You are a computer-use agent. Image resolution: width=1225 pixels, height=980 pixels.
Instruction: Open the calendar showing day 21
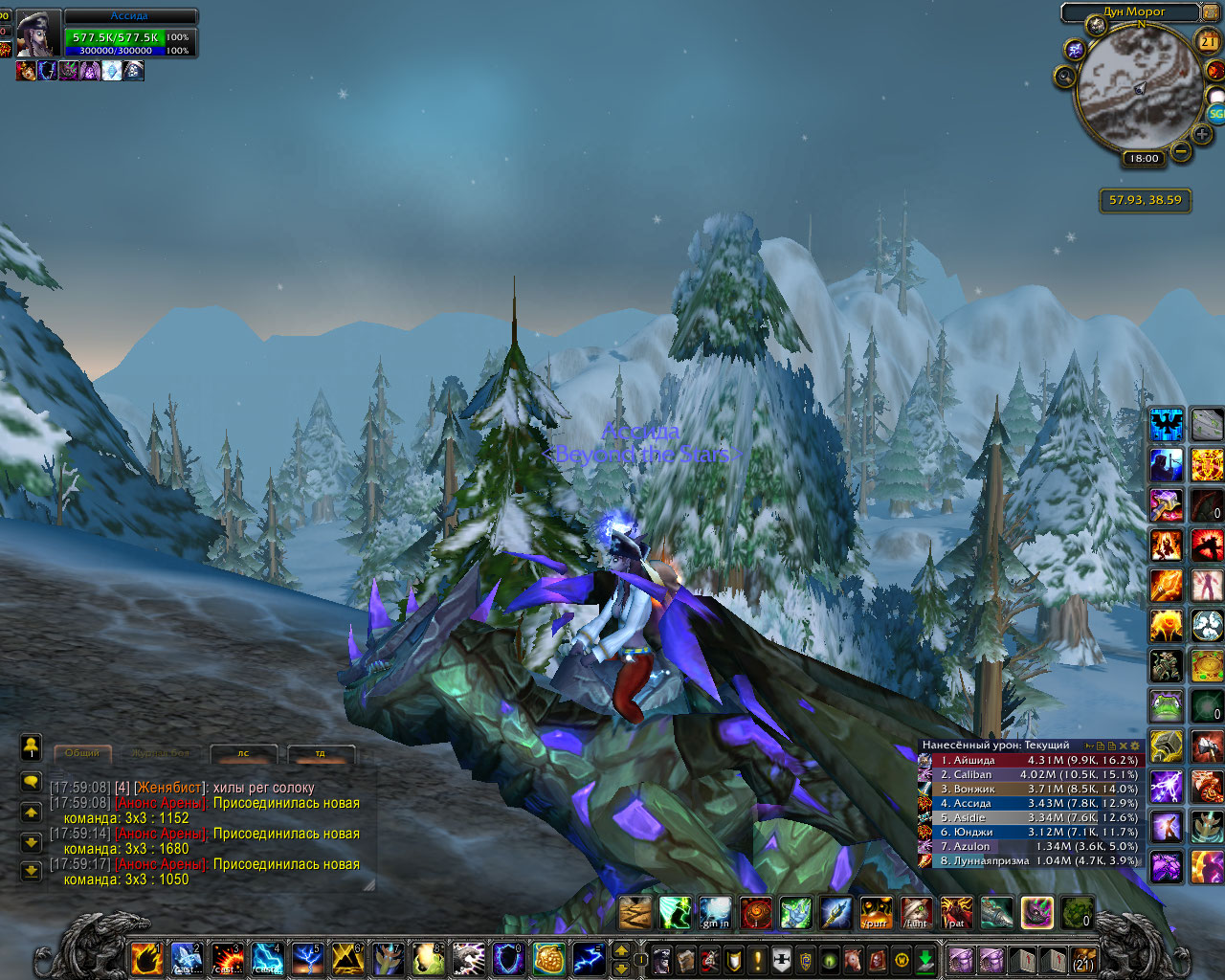[1209, 41]
